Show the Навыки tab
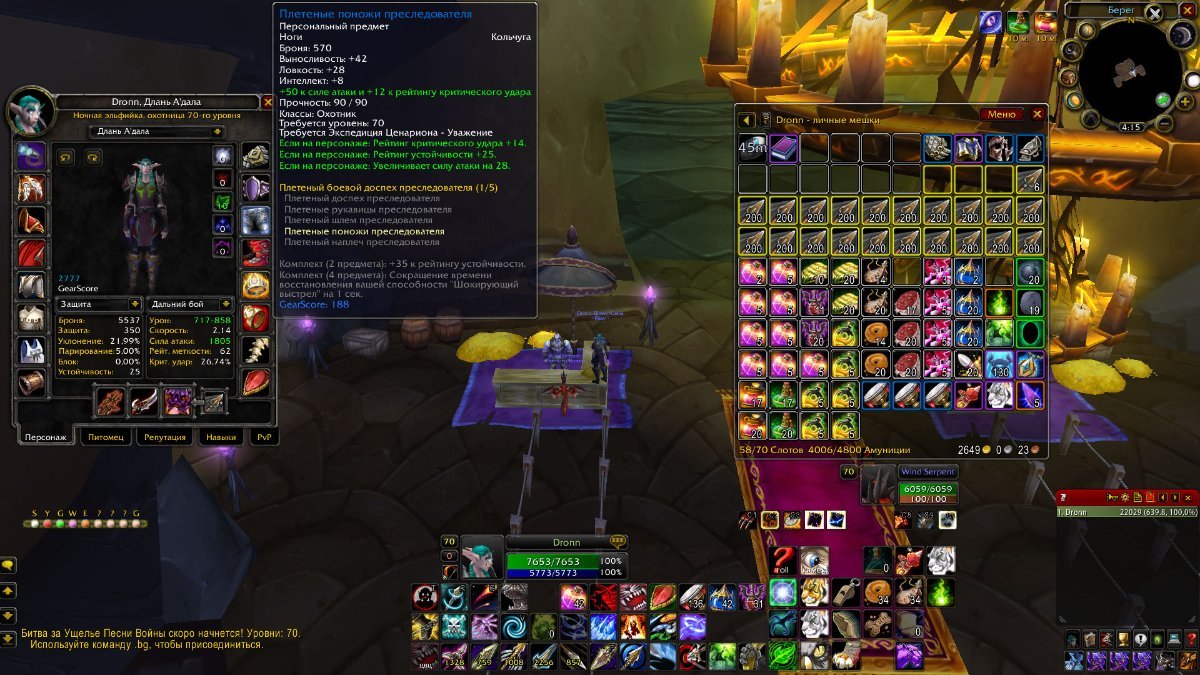The width and height of the screenshot is (1200, 675). coord(220,437)
